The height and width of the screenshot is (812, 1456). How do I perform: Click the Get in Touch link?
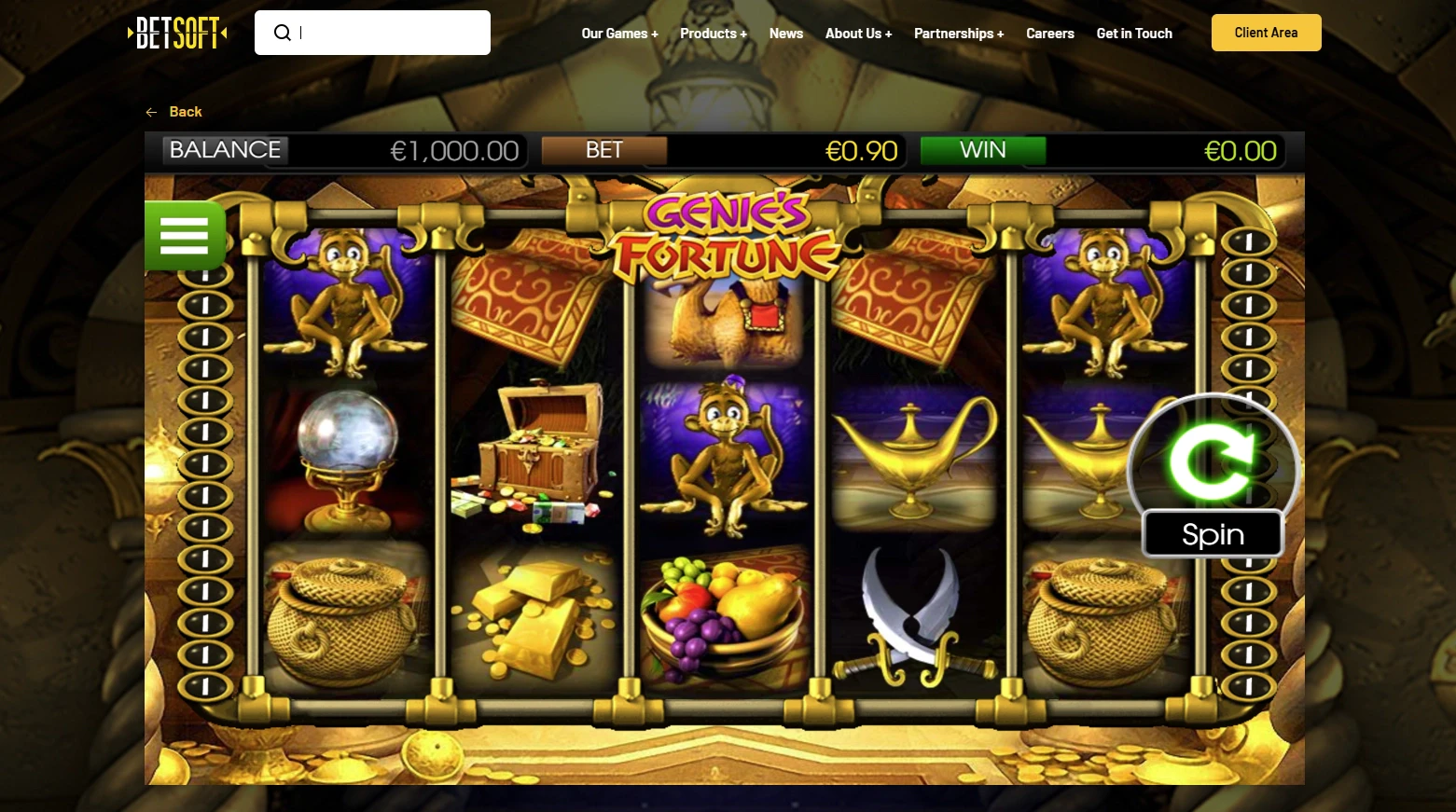tap(1134, 34)
